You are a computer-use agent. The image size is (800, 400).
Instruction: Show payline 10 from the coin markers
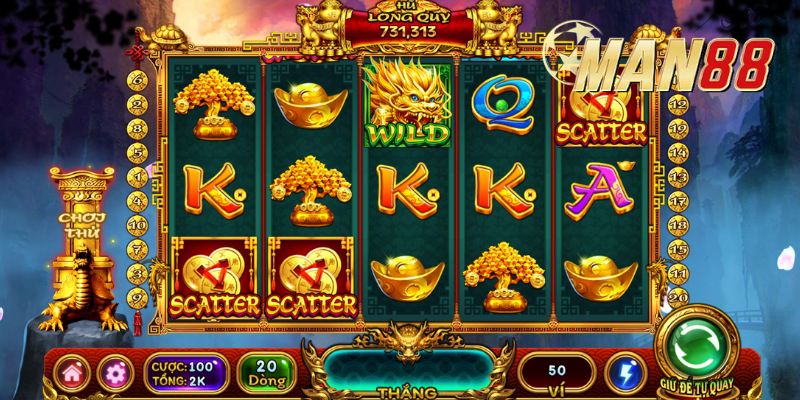tap(140, 226)
